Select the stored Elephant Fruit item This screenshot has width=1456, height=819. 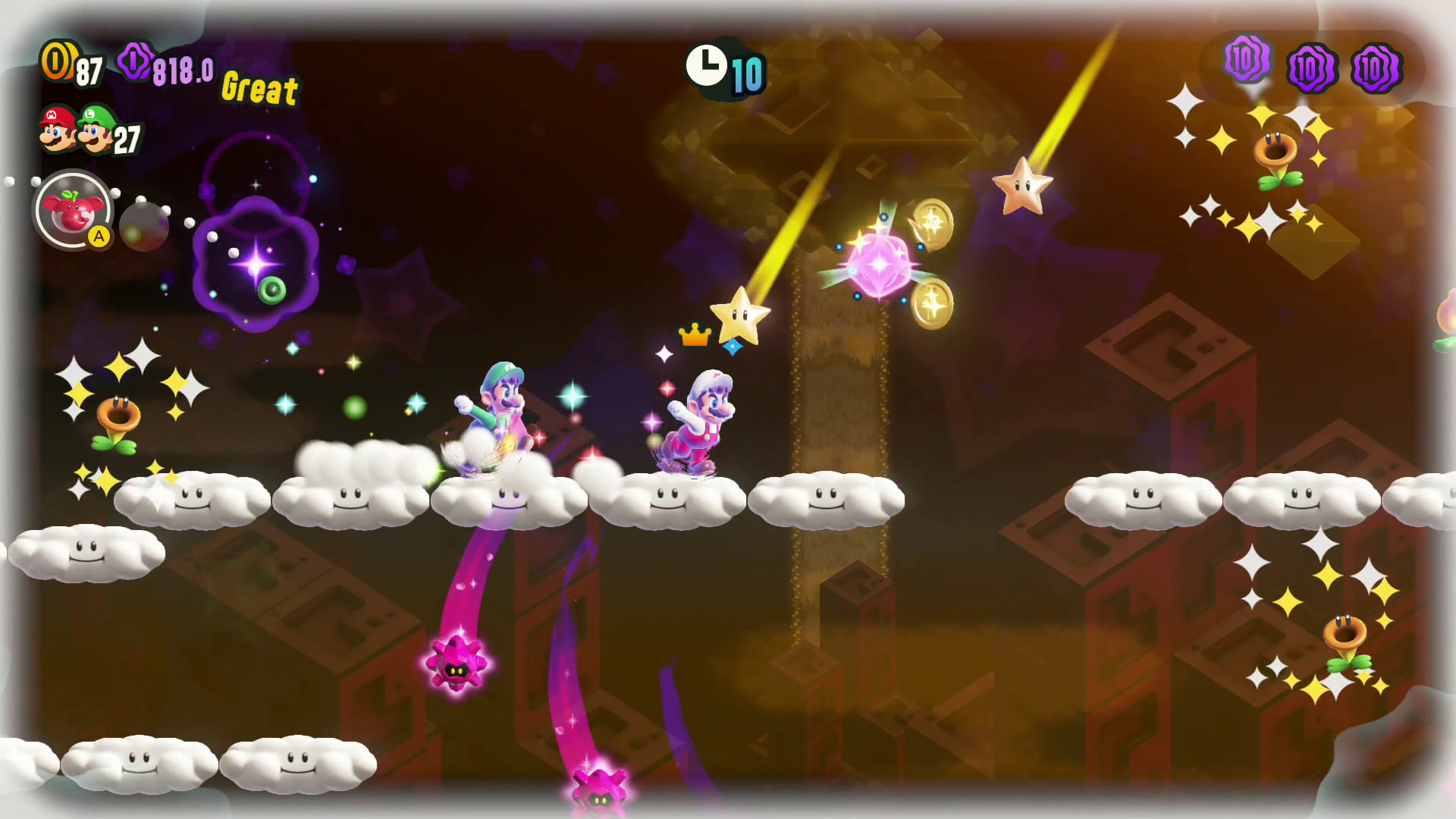(x=73, y=211)
